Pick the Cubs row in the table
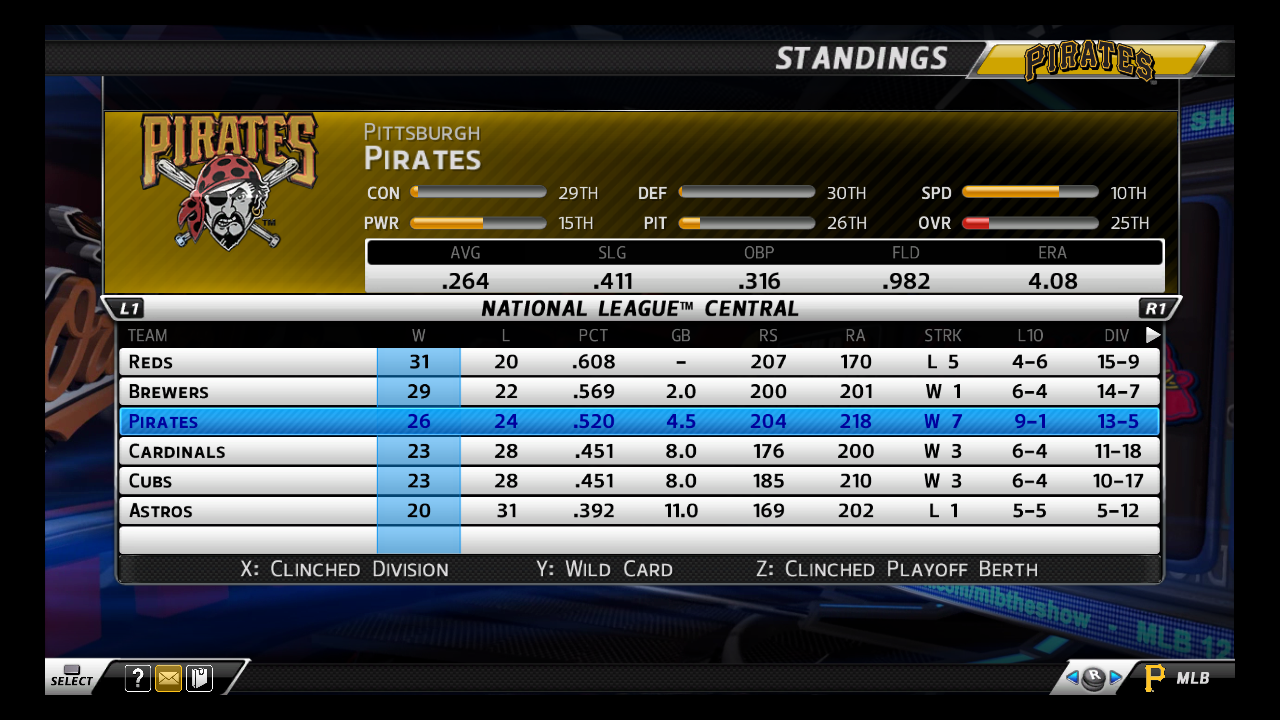The height and width of the screenshot is (720, 1280). pos(639,481)
